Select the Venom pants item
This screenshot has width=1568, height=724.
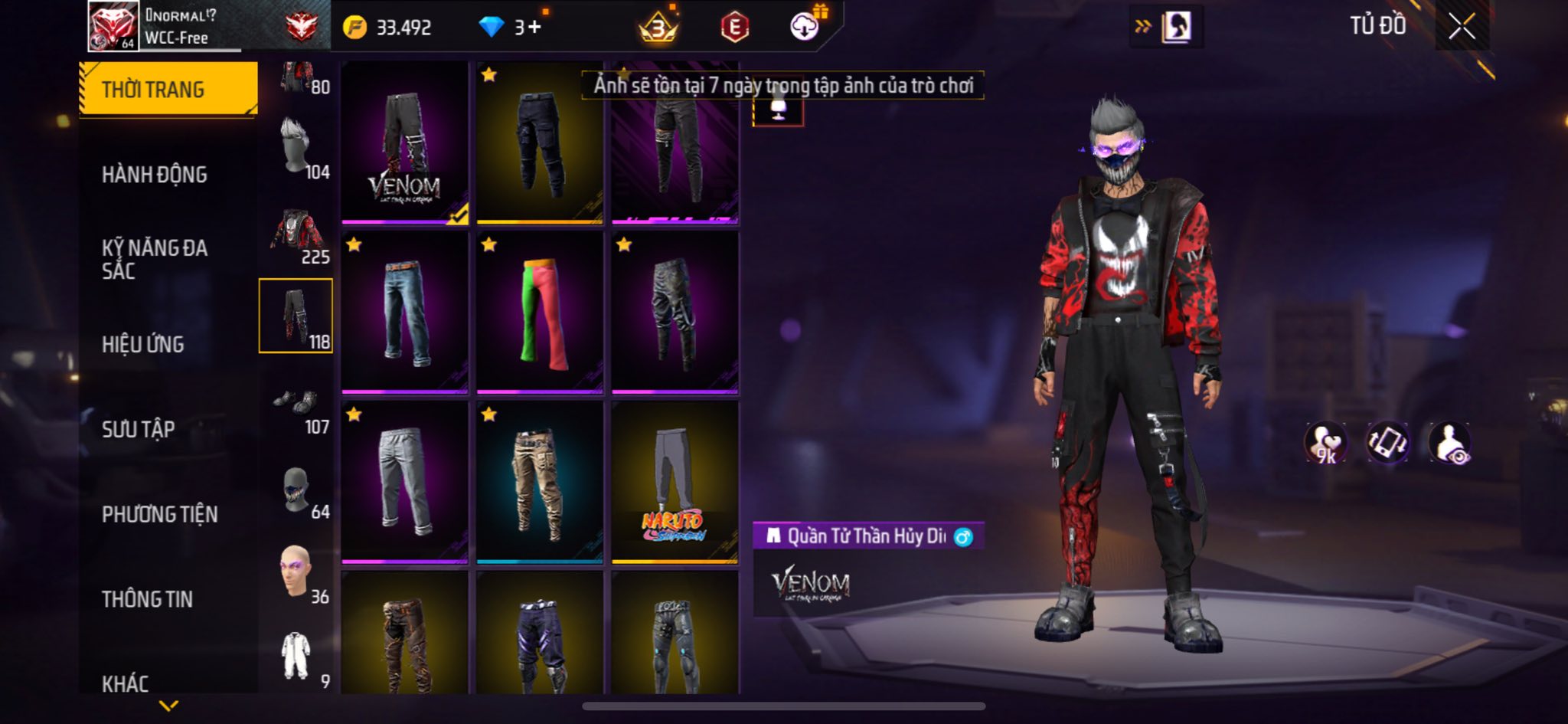click(404, 143)
